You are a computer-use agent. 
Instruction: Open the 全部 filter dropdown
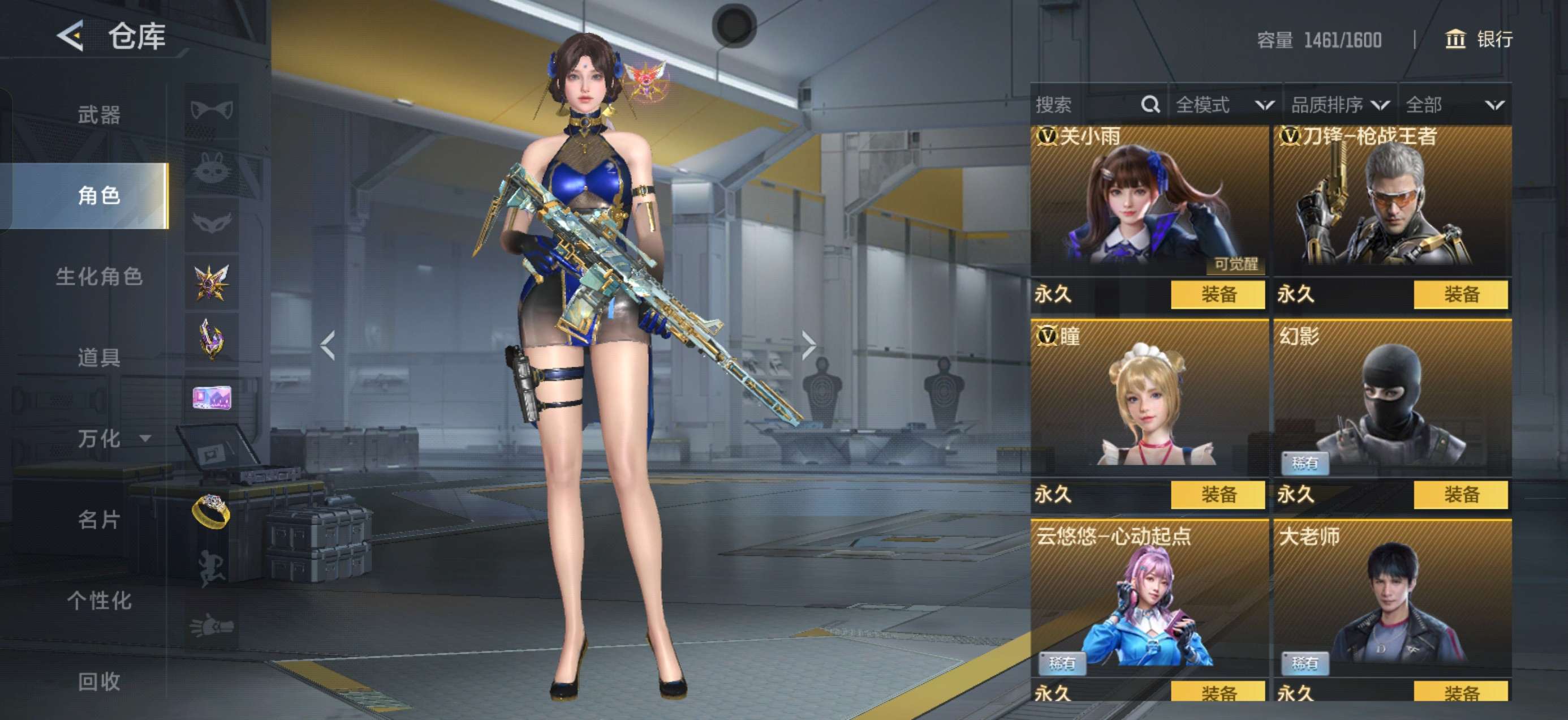[x=1454, y=105]
